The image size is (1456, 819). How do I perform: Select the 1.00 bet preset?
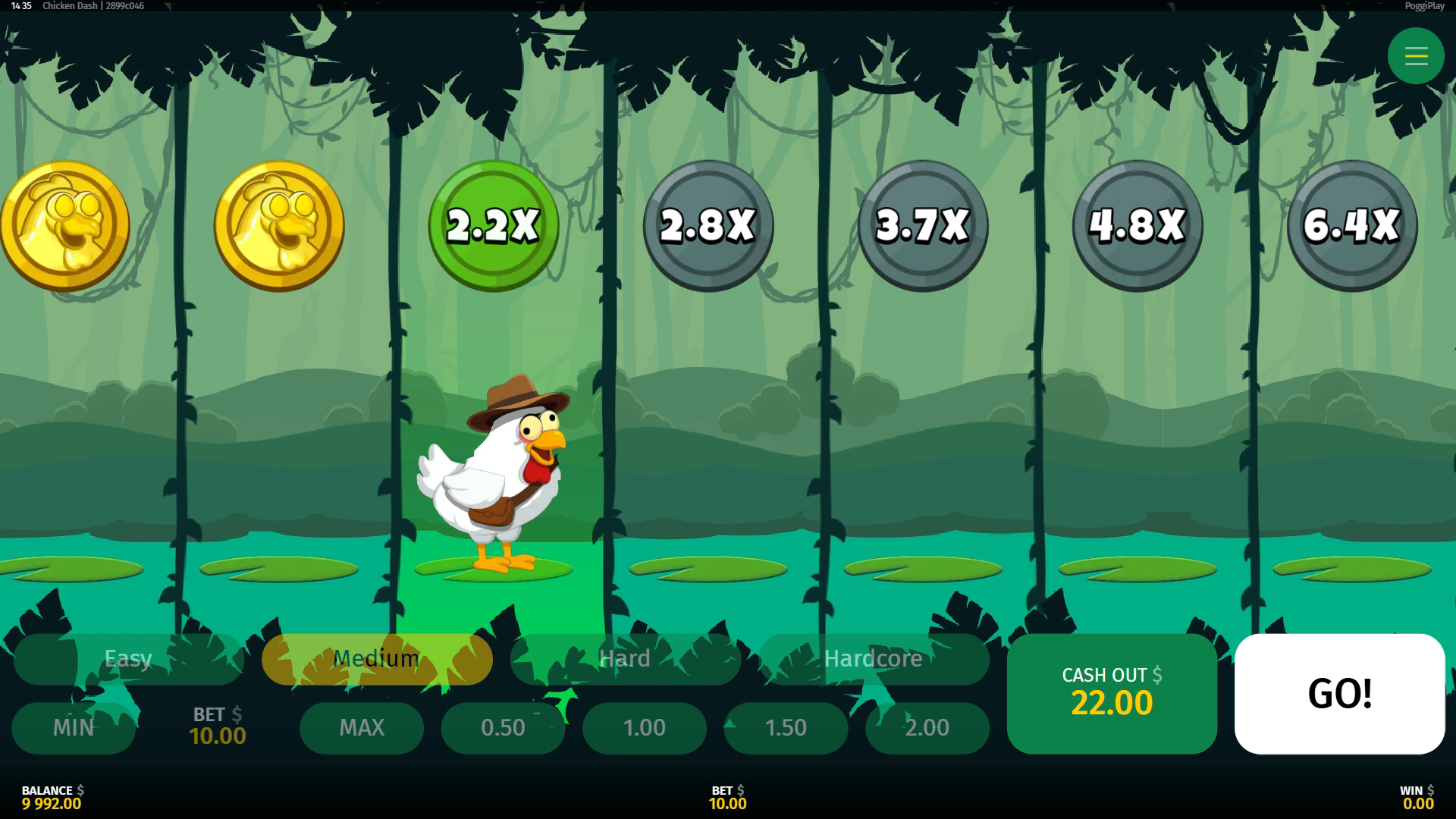pyautogui.click(x=645, y=728)
